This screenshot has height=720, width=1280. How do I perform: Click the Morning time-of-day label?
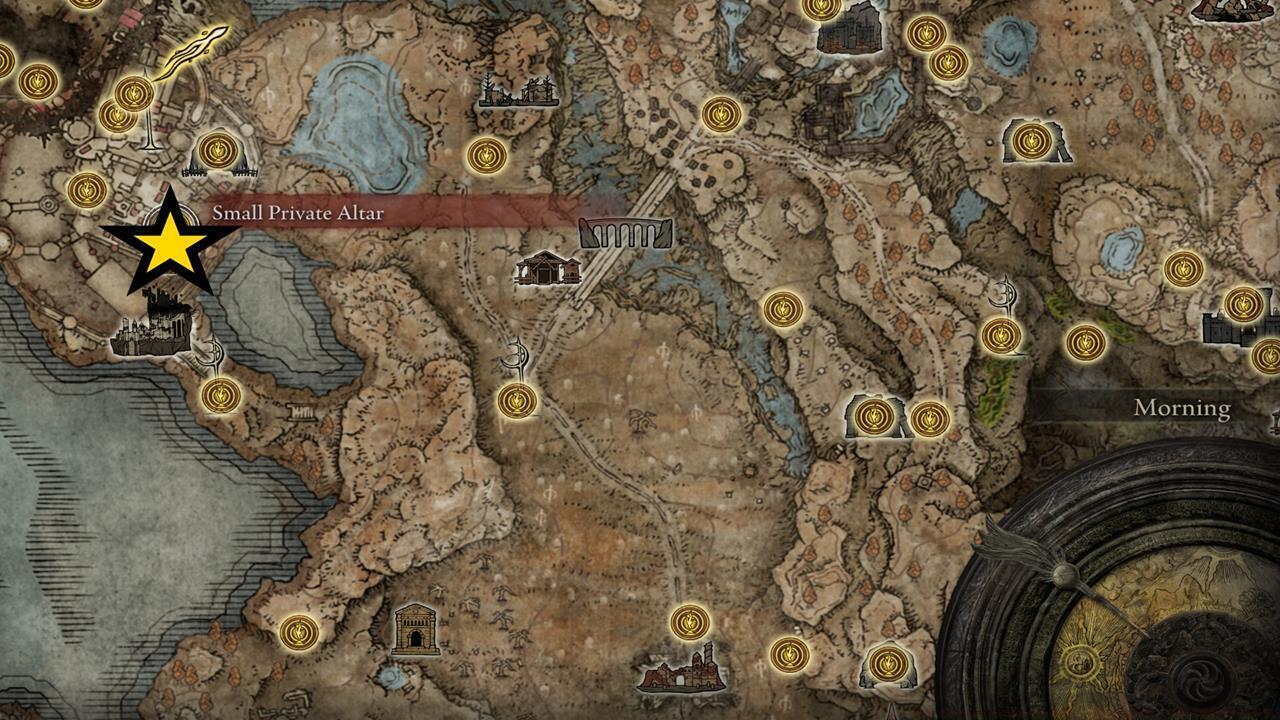[x=1180, y=407]
